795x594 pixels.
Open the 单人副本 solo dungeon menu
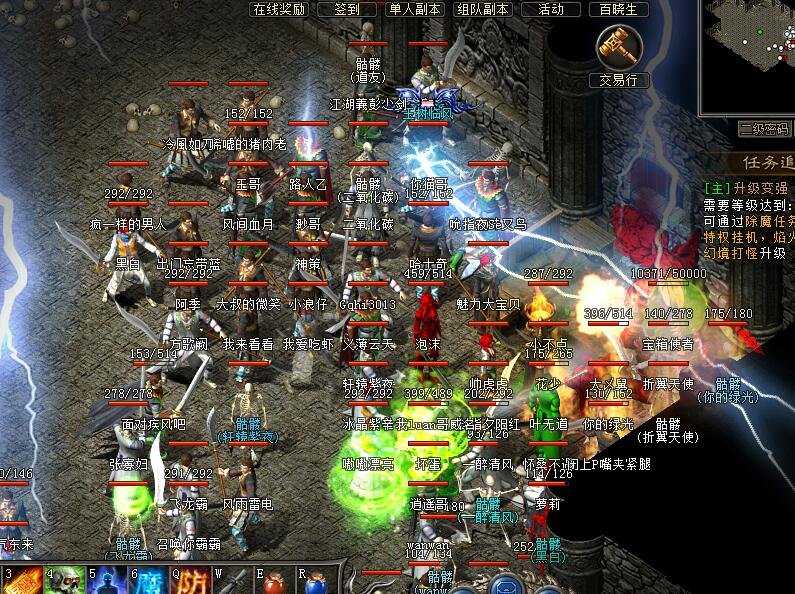pyautogui.click(x=414, y=9)
